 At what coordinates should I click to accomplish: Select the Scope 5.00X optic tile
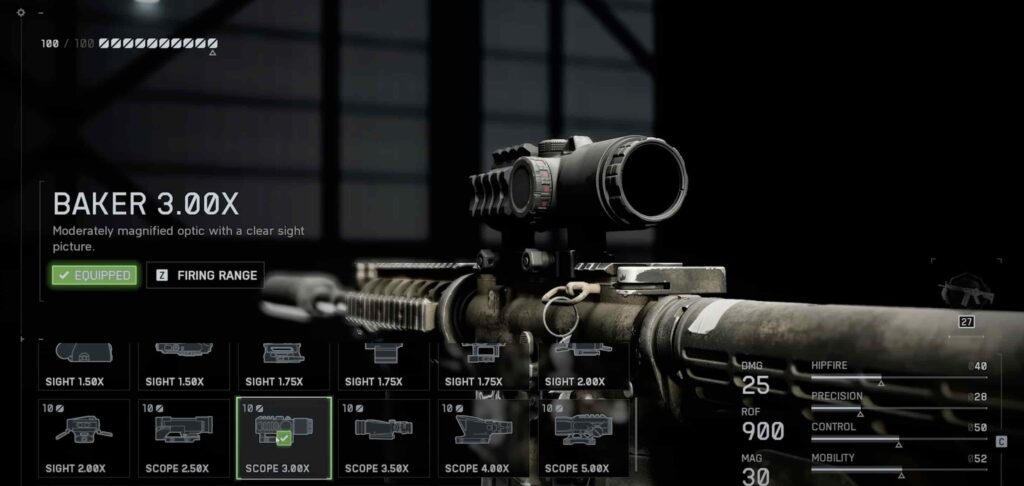[x=584, y=437]
